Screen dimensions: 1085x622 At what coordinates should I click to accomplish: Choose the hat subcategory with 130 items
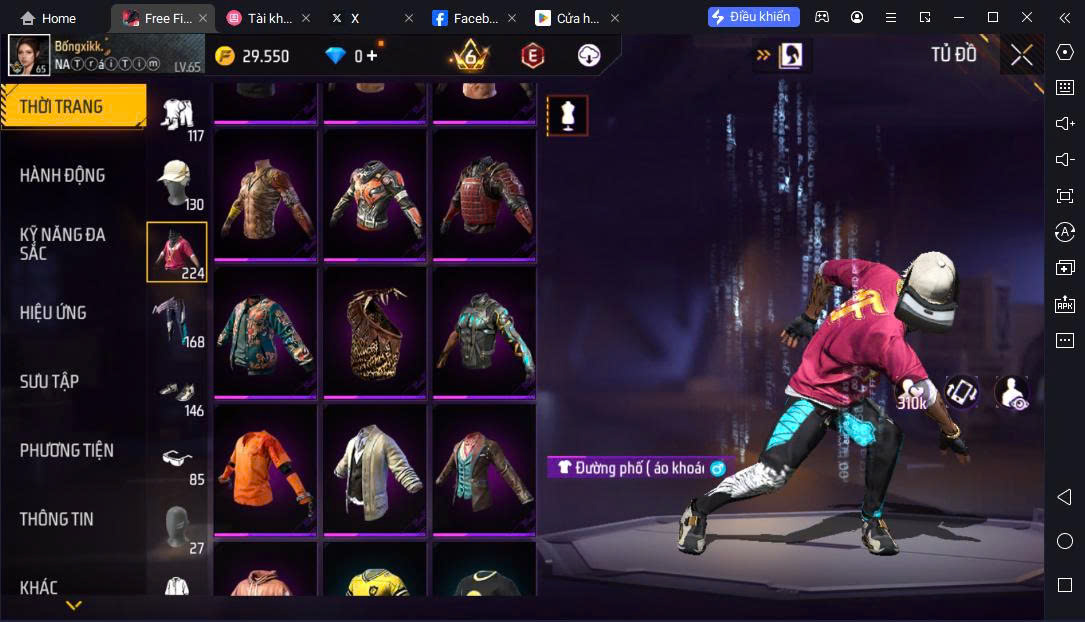pyautogui.click(x=177, y=183)
